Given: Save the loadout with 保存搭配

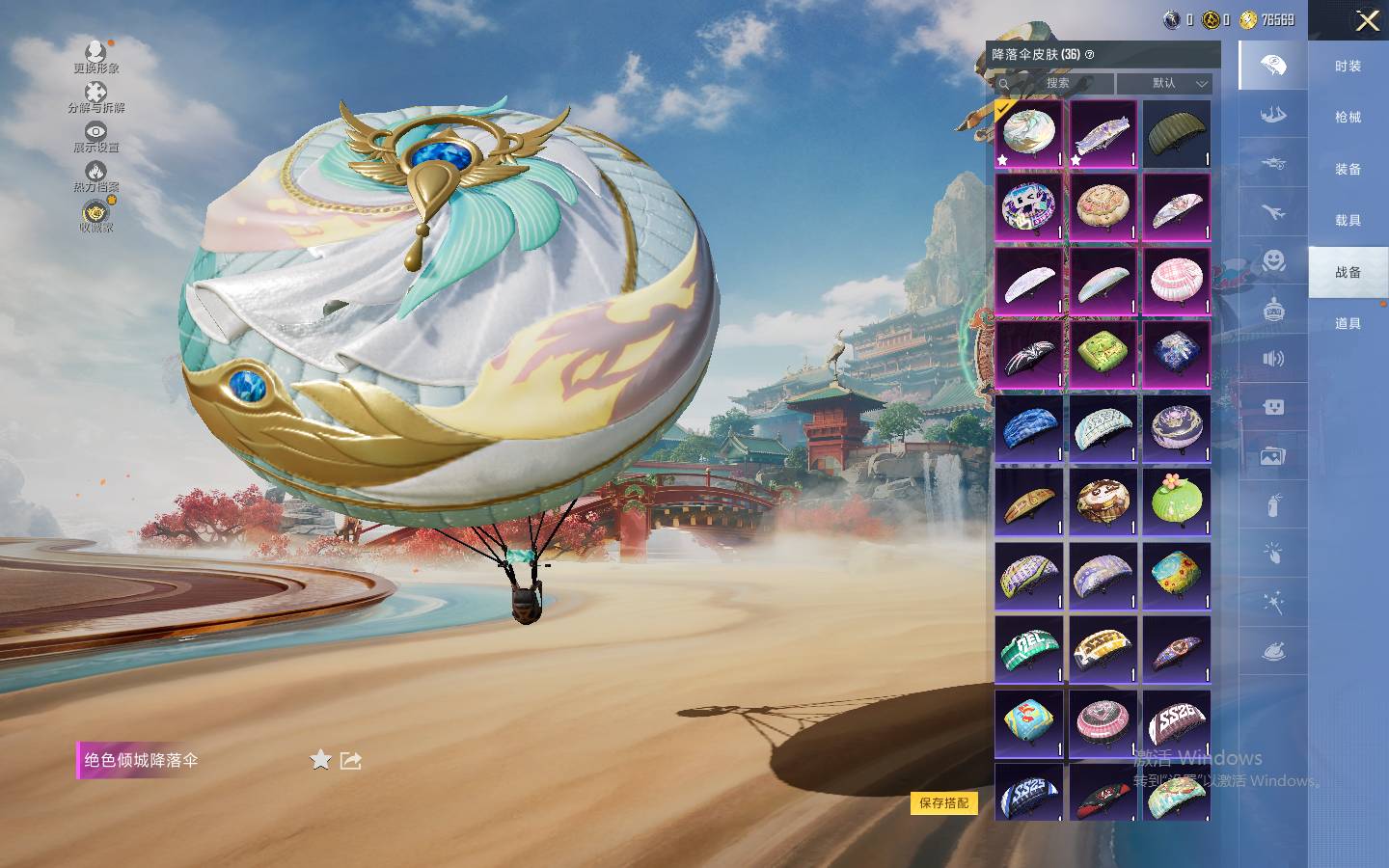Looking at the screenshot, I should 943,802.
